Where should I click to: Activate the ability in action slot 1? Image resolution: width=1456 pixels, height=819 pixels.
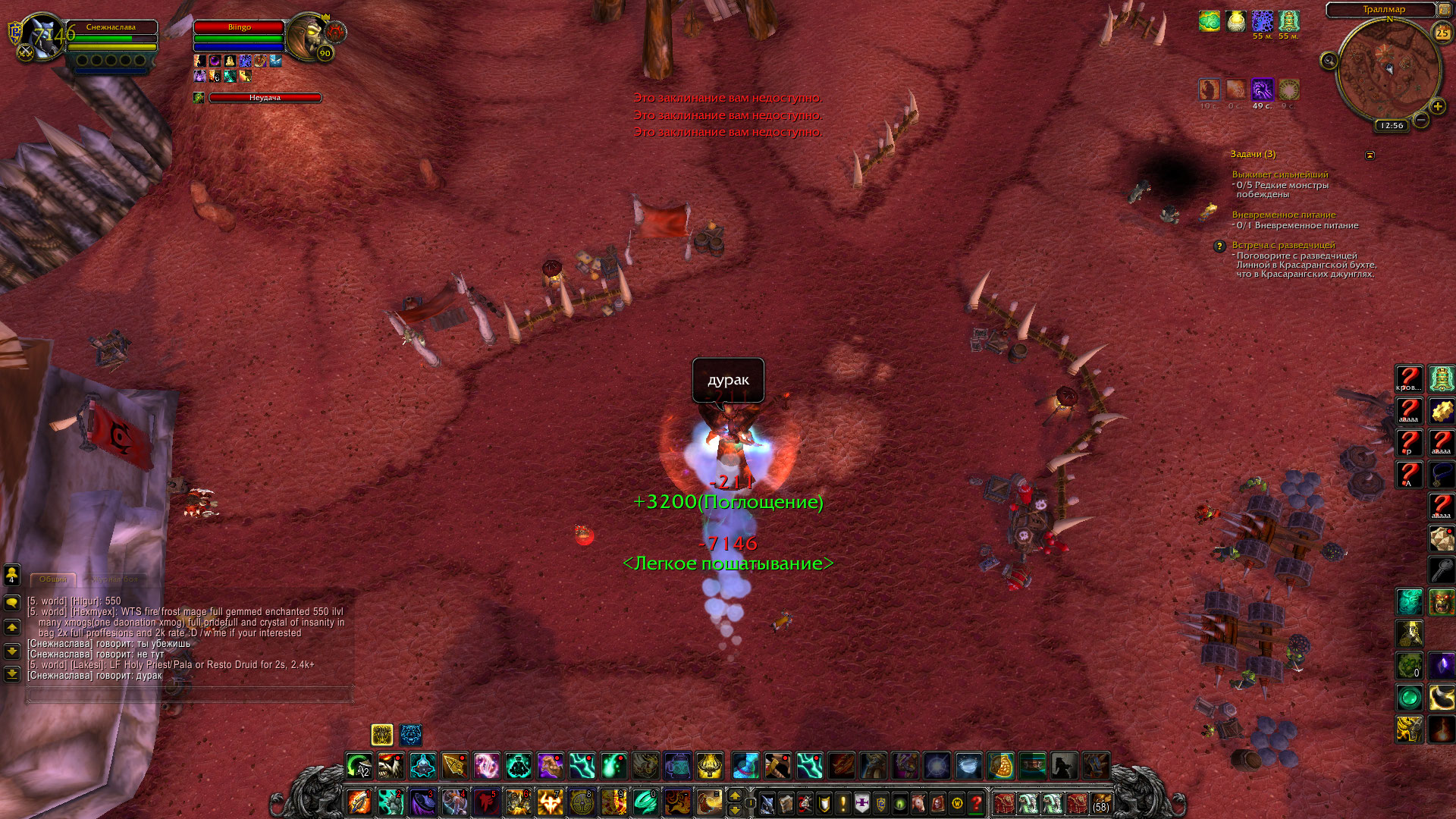coord(359,802)
